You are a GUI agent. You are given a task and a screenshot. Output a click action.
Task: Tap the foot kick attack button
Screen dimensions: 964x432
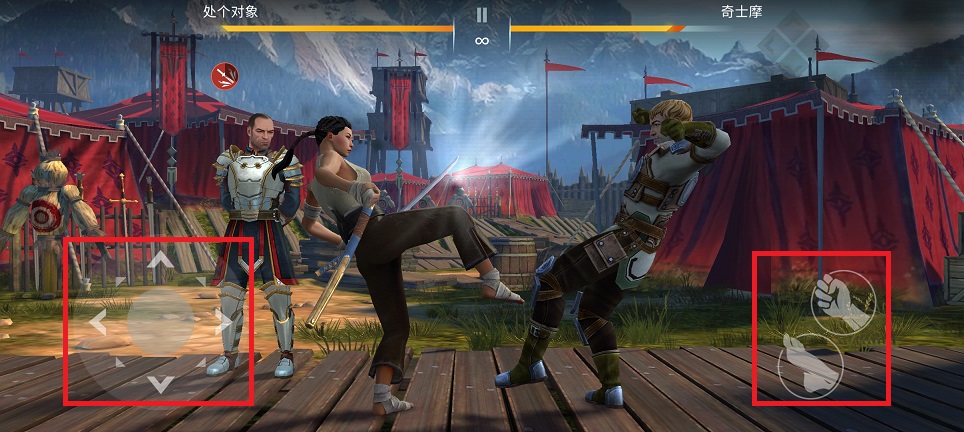tap(809, 362)
